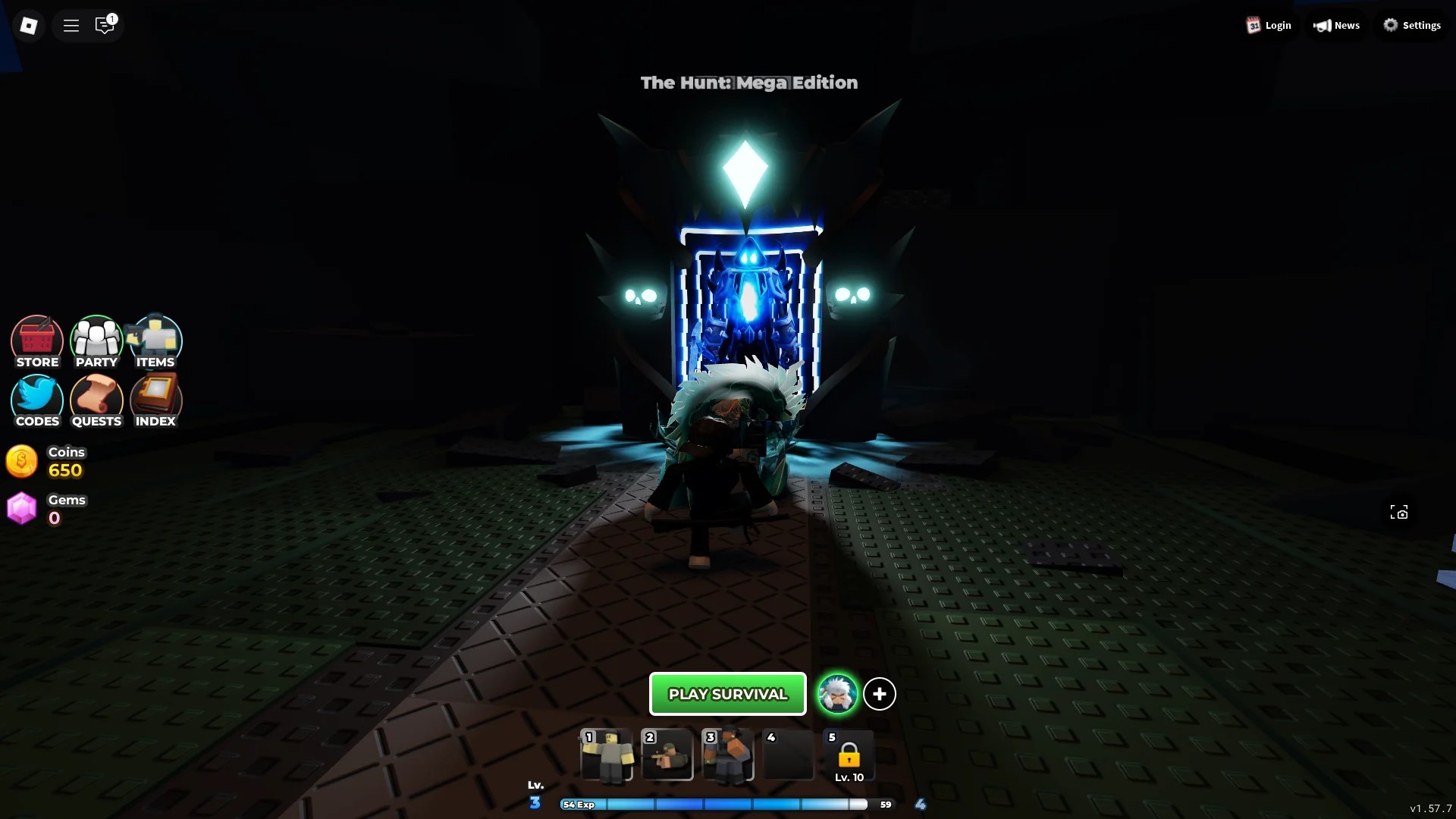Screen dimensions: 1456x819
Task: Select the unit in hotbar slot 1
Action: click(x=607, y=756)
